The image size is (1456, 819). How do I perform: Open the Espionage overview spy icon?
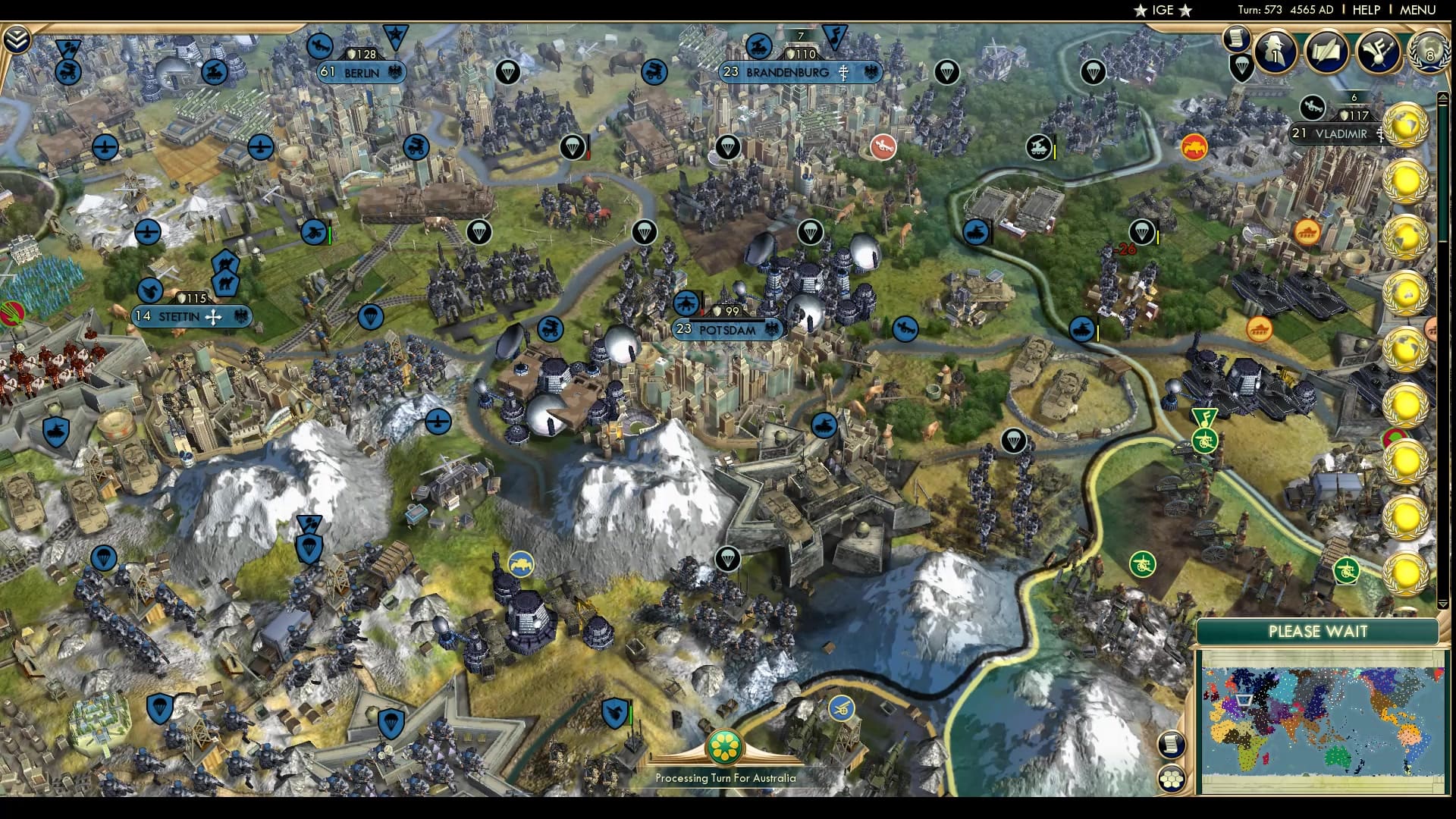click(x=1274, y=53)
